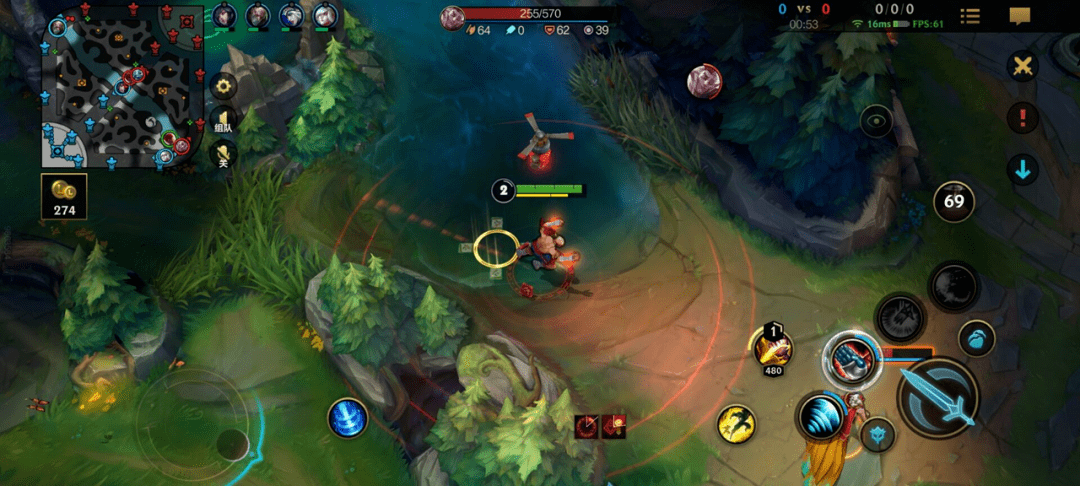
Task: Activate the blue swirl button at bottom left
Action: (348, 417)
